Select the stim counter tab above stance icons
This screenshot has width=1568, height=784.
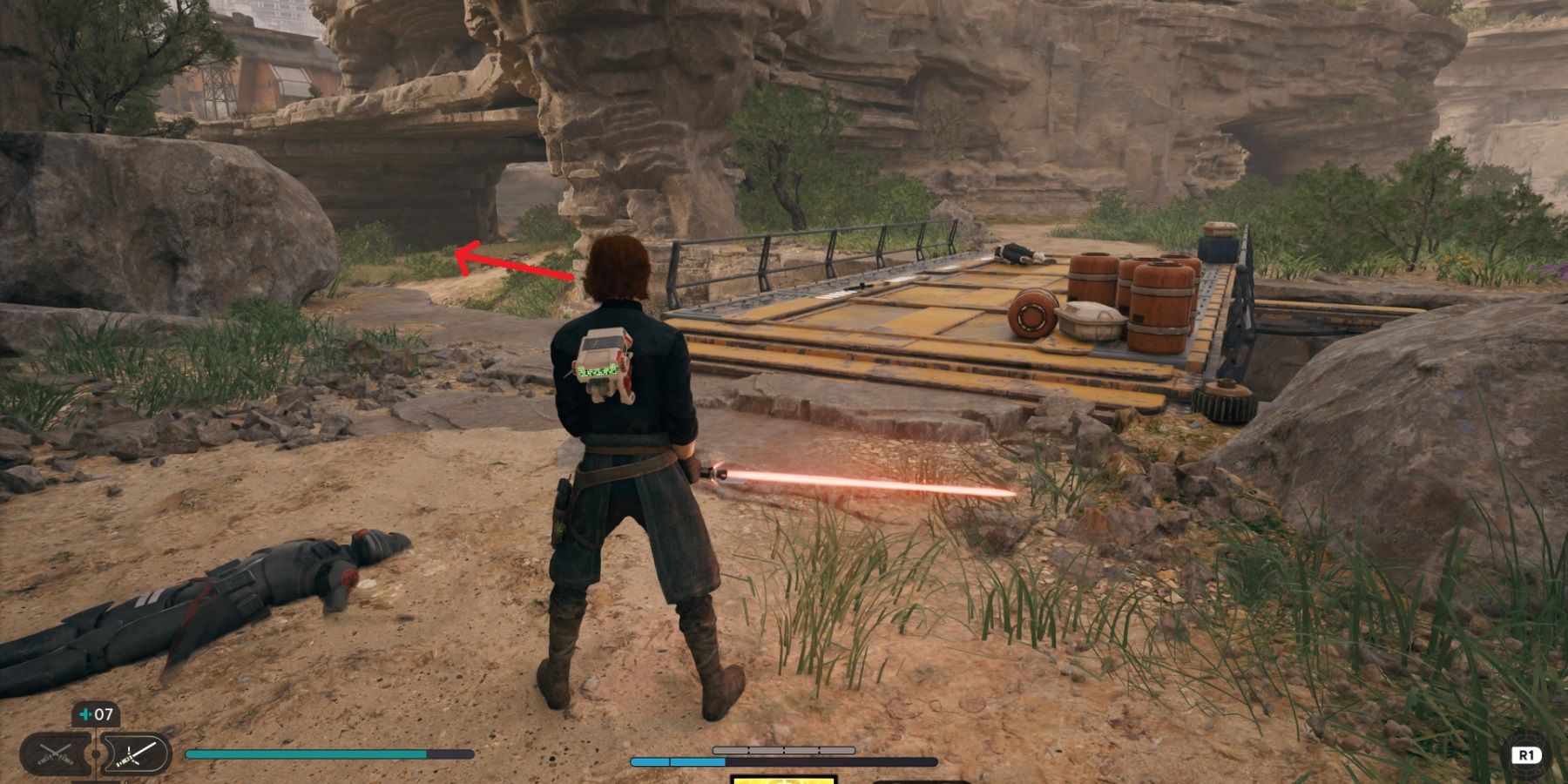click(96, 714)
